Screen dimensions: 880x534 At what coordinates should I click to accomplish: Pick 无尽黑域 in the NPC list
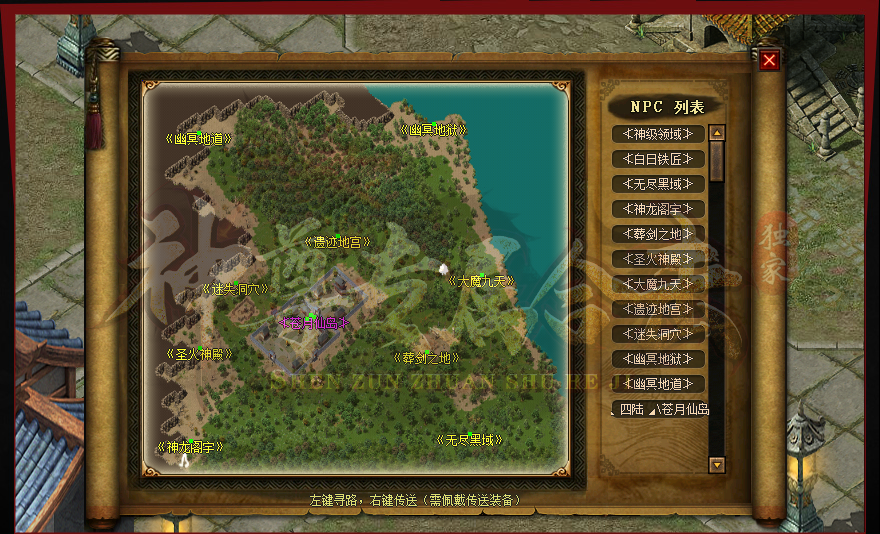click(x=658, y=184)
